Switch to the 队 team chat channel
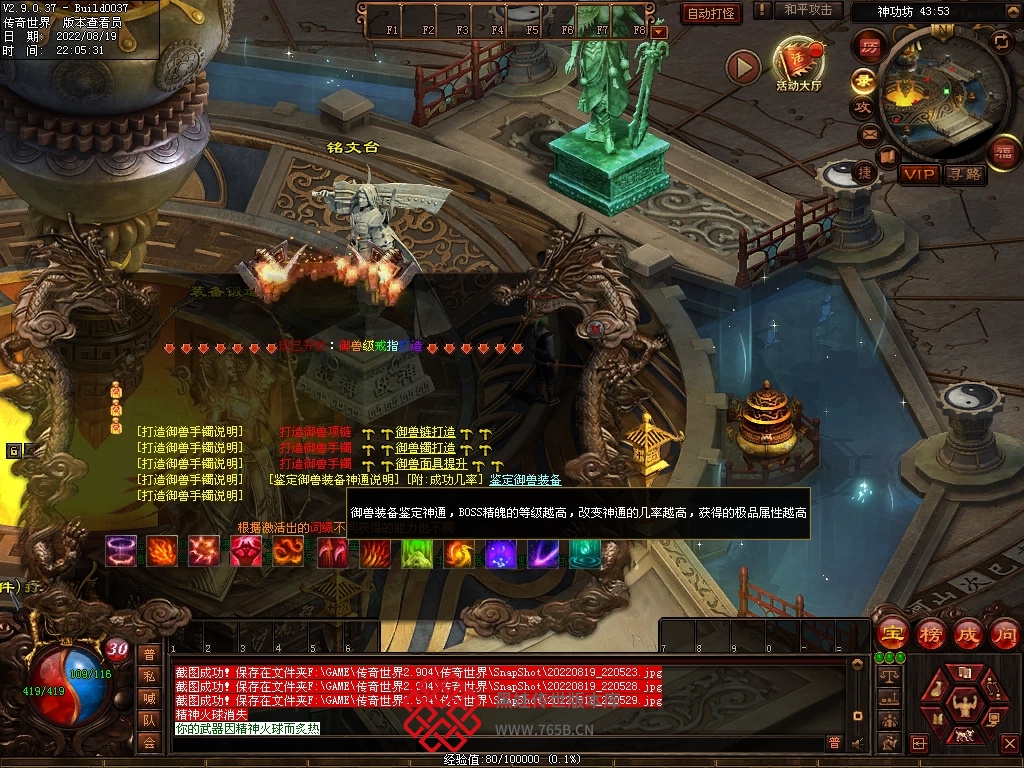 click(149, 719)
